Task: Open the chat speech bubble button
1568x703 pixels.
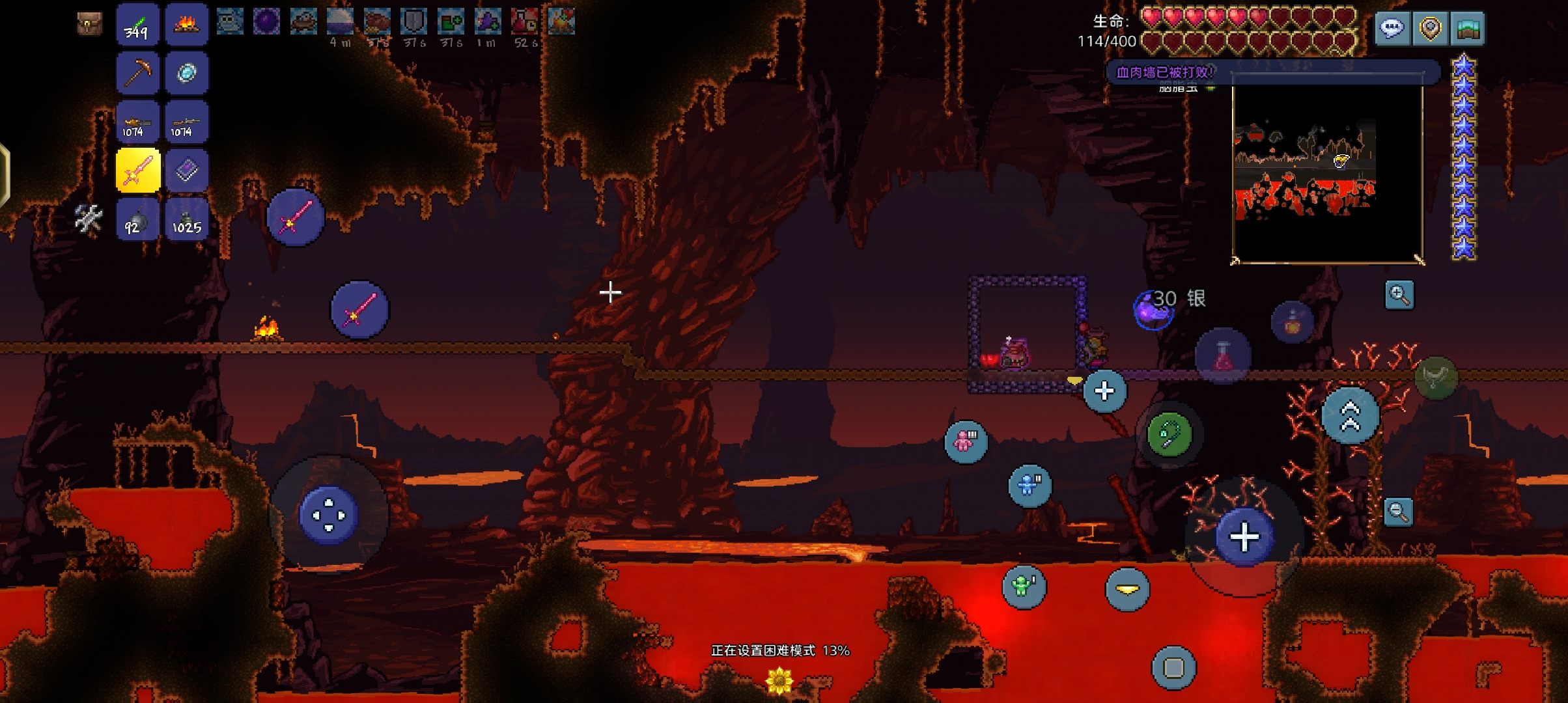Action: pyautogui.click(x=1392, y=29)
